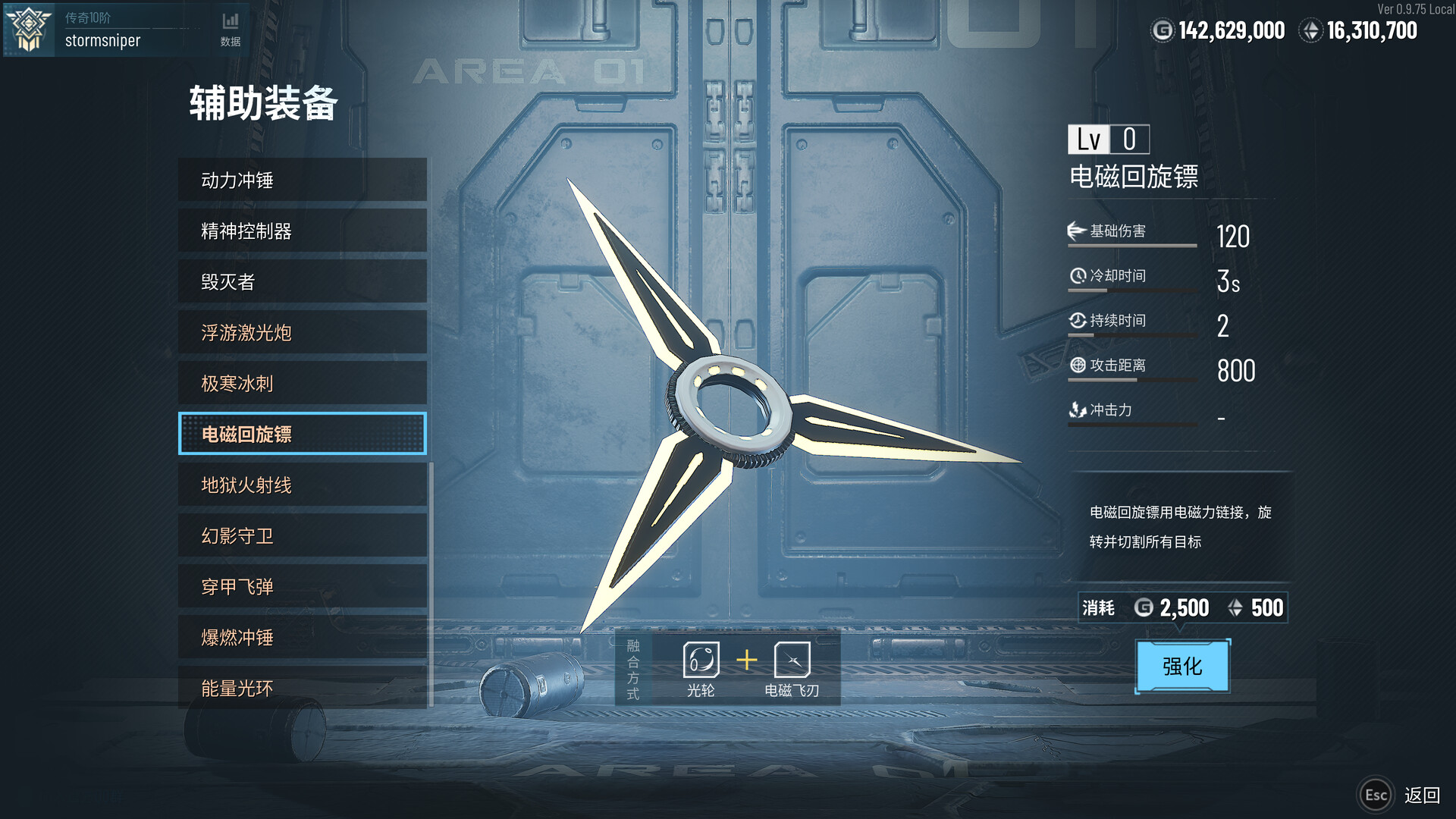The image size is (1456, 819).
Task: Click the 持续时间 duration icon
Action: (x=1079, y=320)
